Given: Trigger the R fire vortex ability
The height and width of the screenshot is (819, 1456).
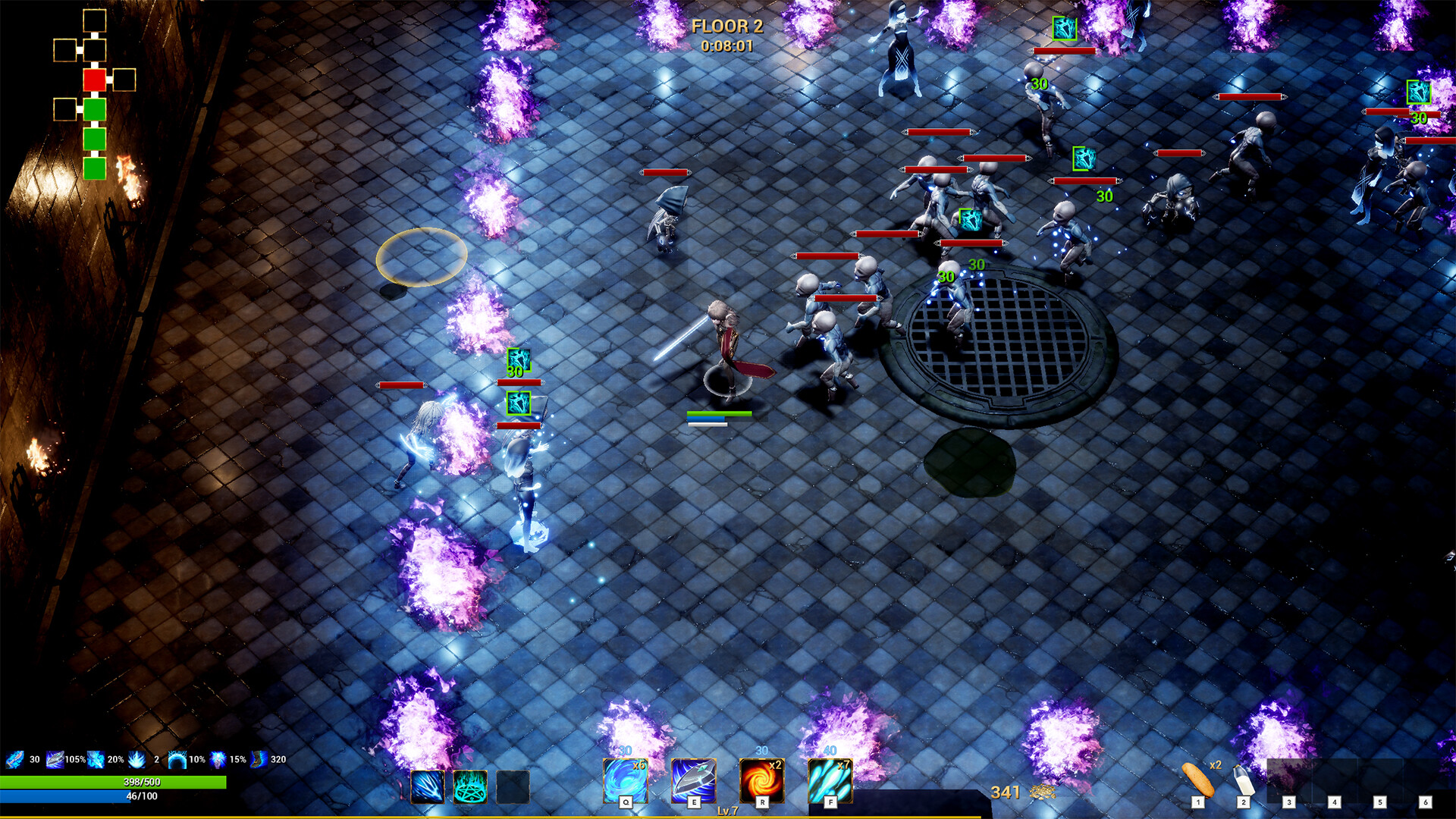Looking at the screenshot, I should click(761, 781).
